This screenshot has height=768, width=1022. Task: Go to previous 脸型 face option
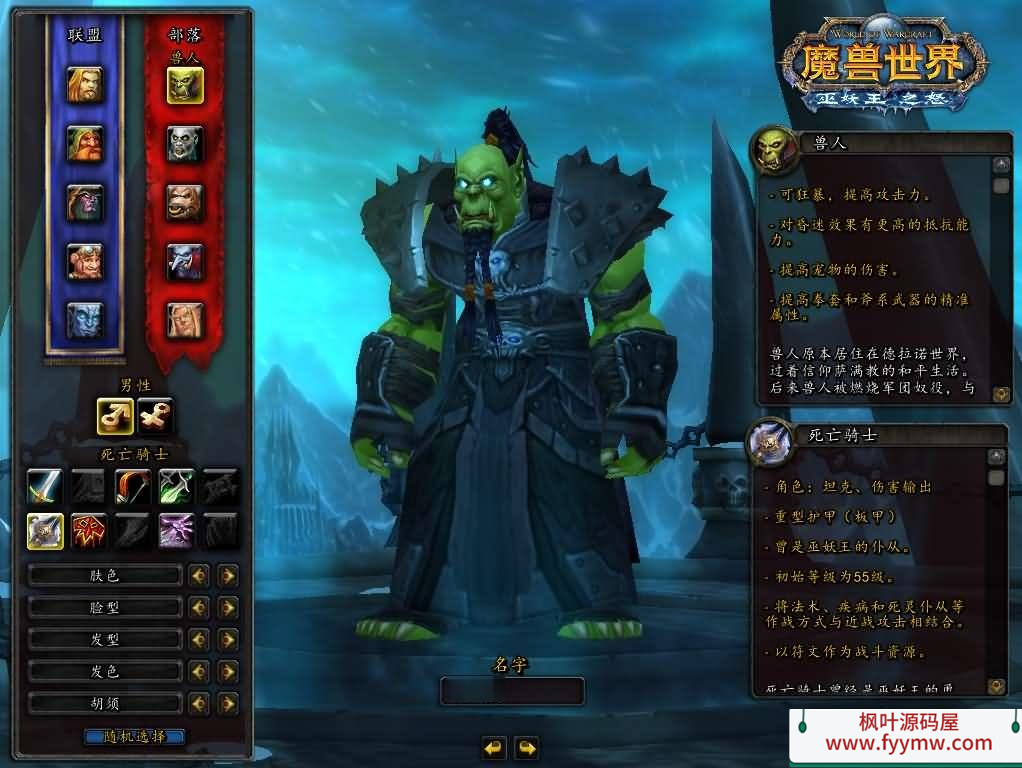[x=198, y=607]
